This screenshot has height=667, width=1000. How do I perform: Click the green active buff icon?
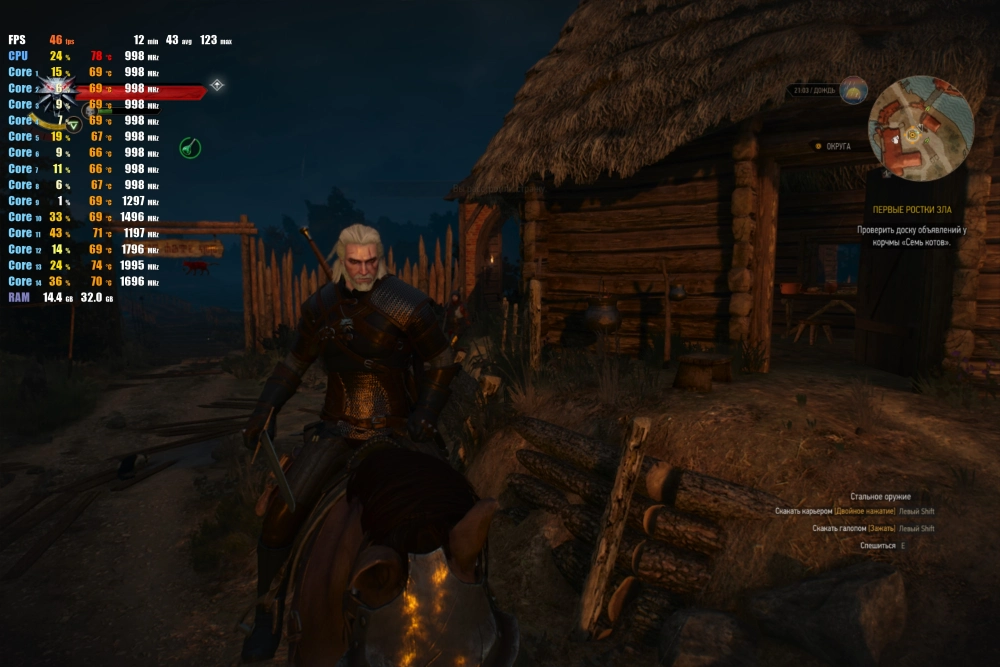(190, 148)
